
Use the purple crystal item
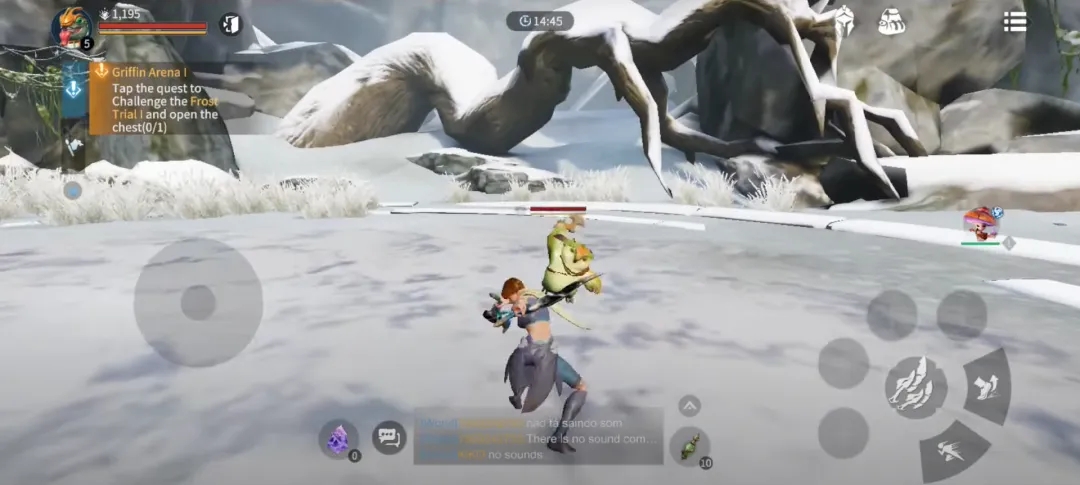(x=338, y=438)
